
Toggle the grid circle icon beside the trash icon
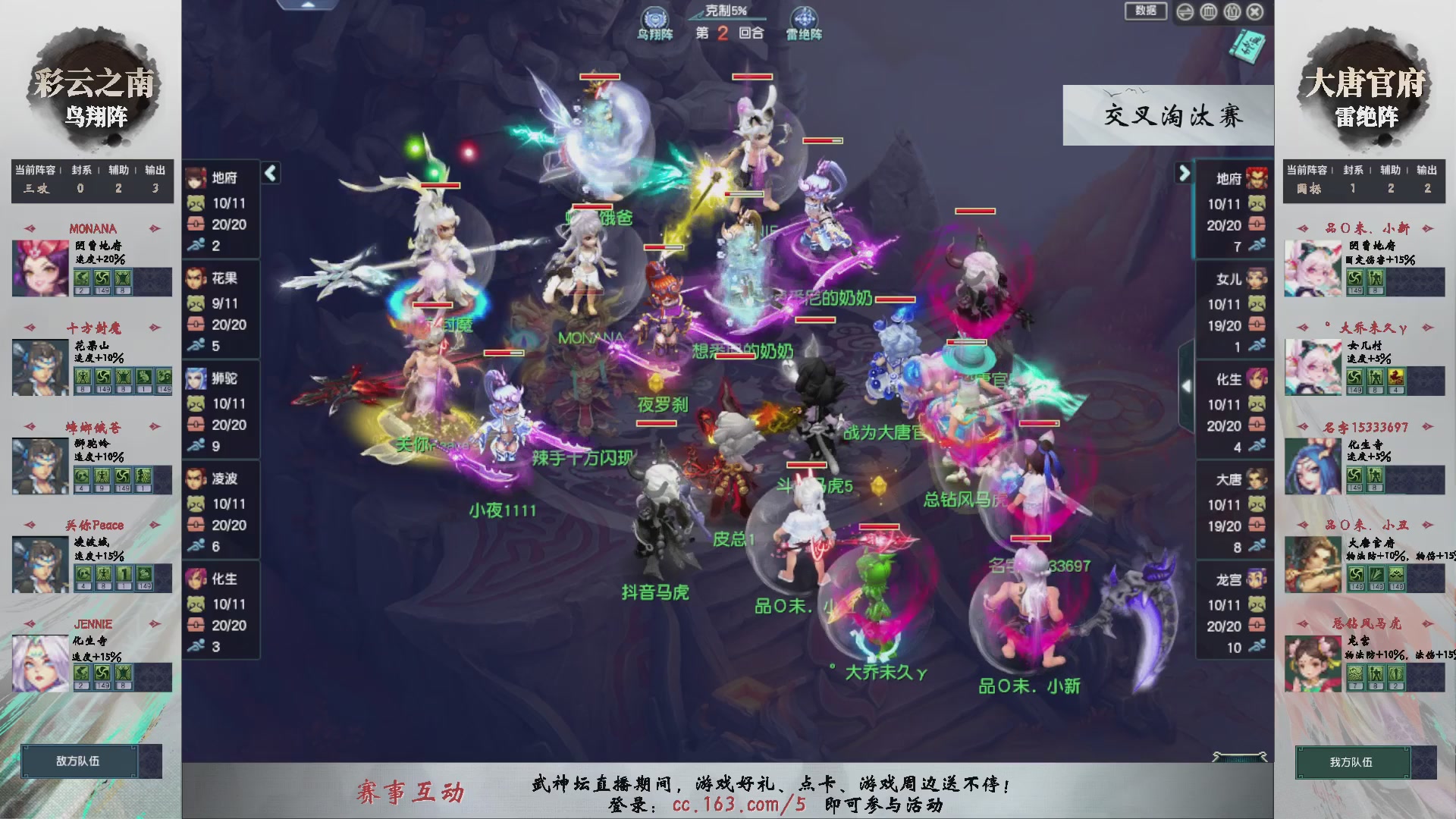[x=1185, y=12]
